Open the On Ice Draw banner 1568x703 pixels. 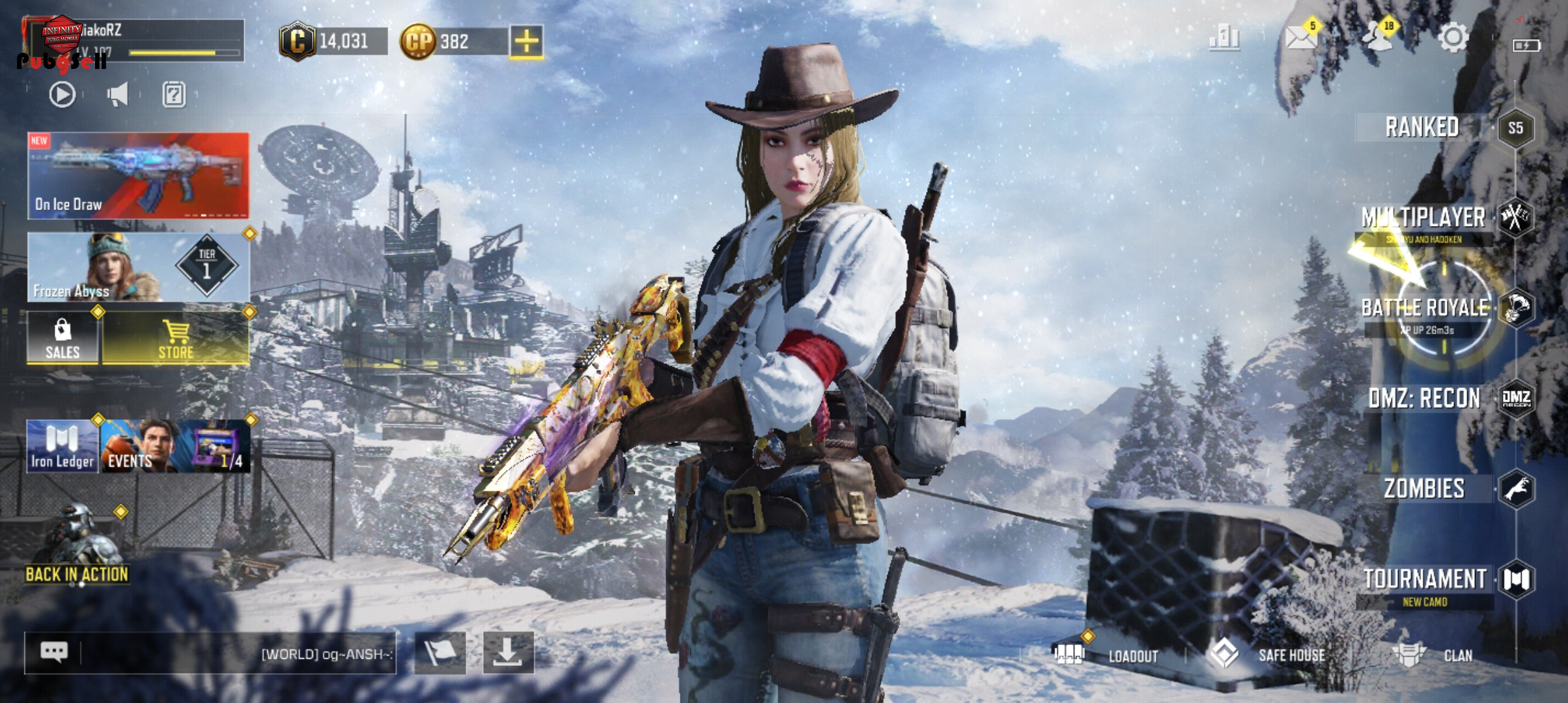point(138,176)
